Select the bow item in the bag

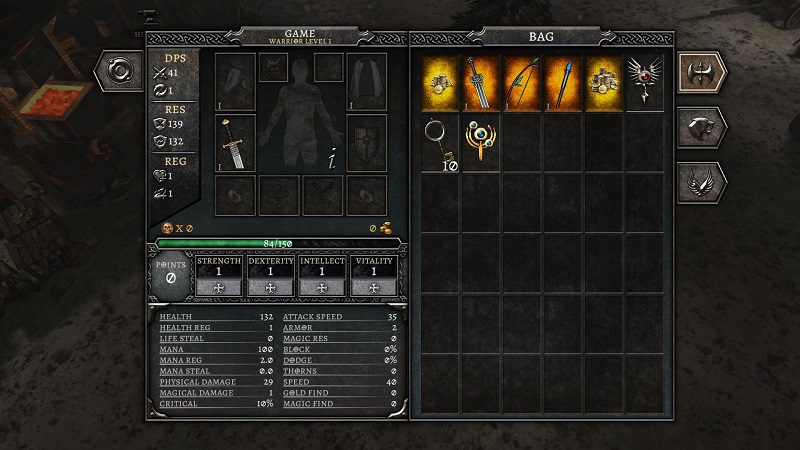coord(522,83)
